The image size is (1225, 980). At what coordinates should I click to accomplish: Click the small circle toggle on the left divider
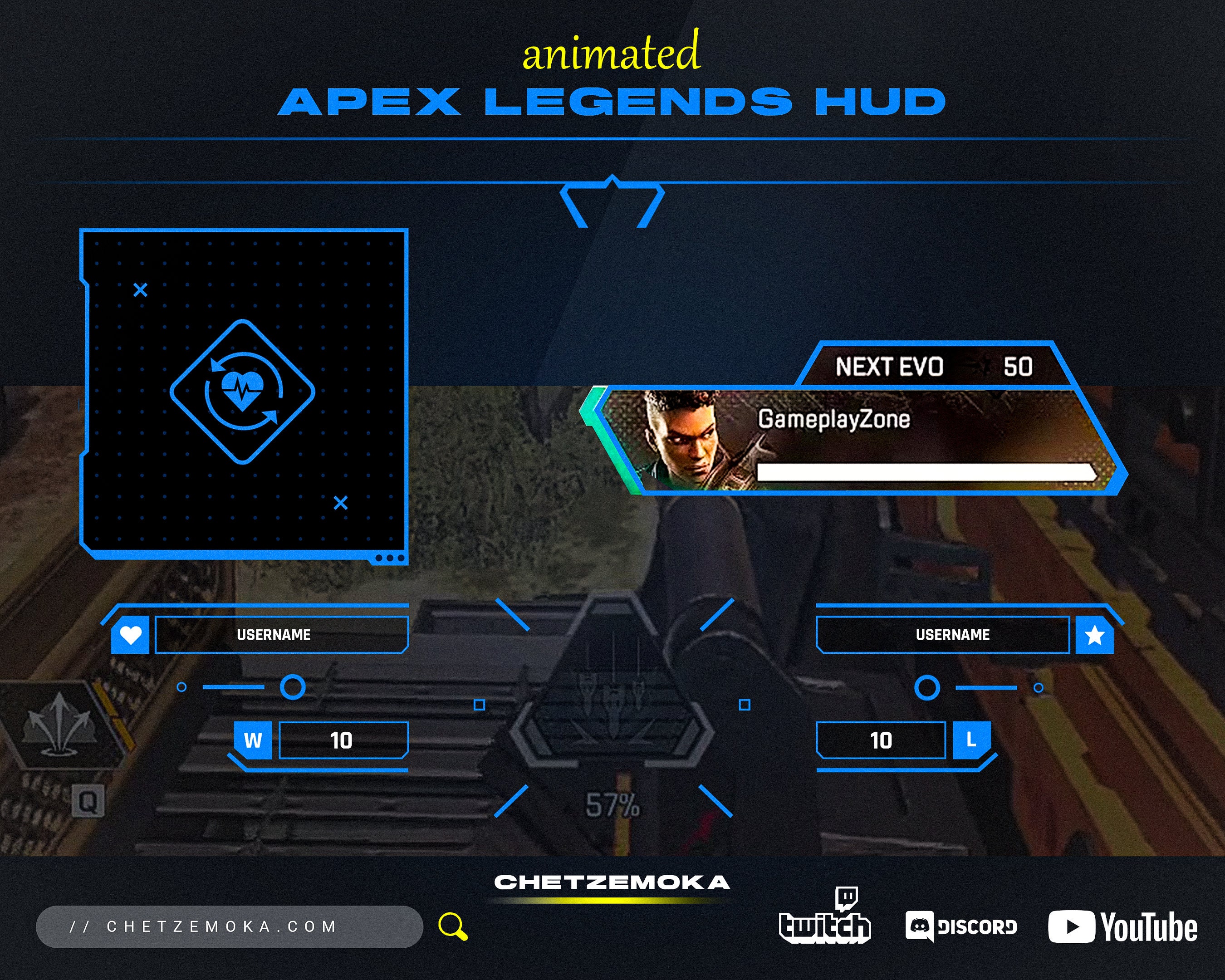(x=182, y=688)
